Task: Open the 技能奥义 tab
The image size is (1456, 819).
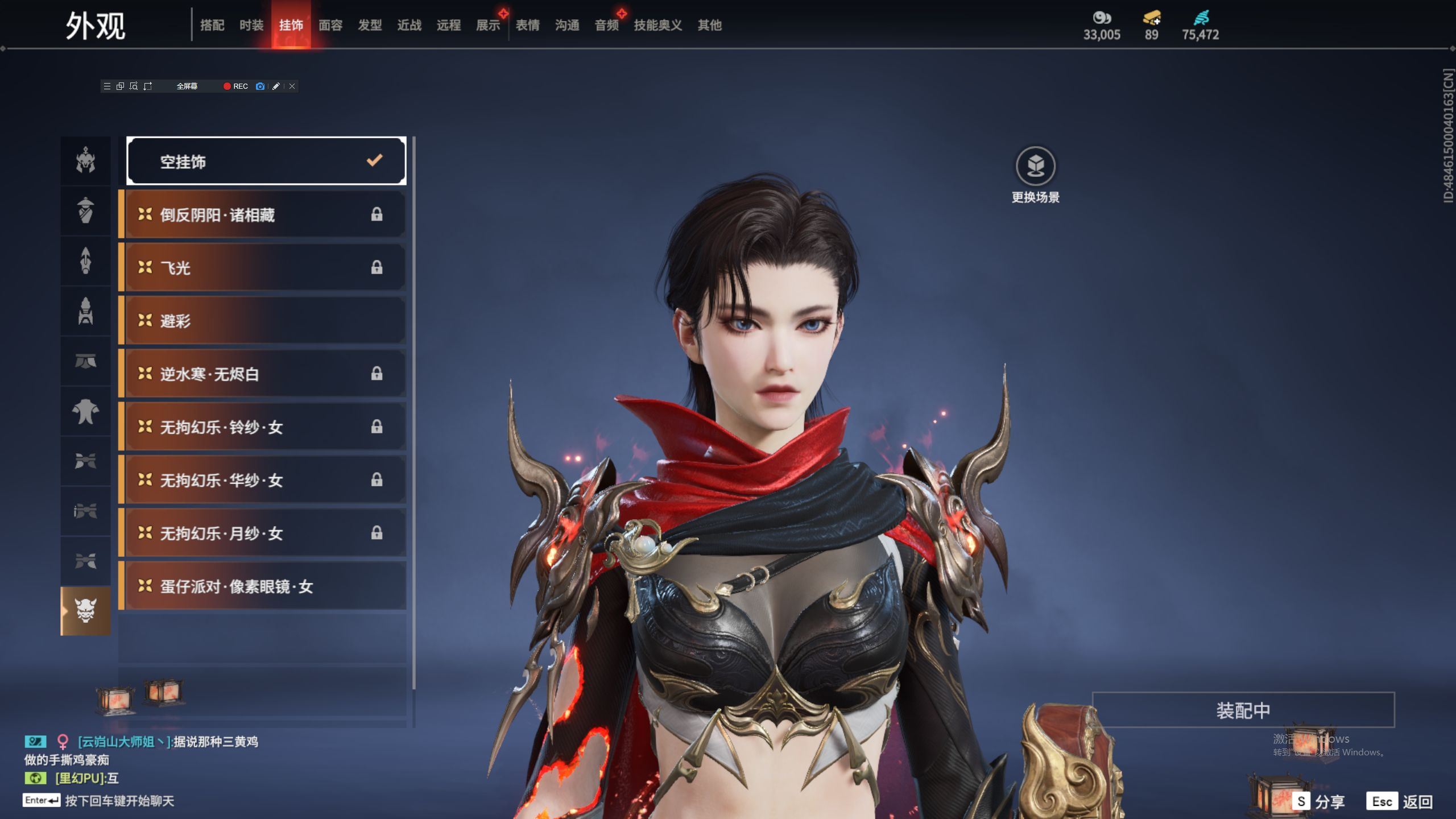Action: [x=657, y=25]
